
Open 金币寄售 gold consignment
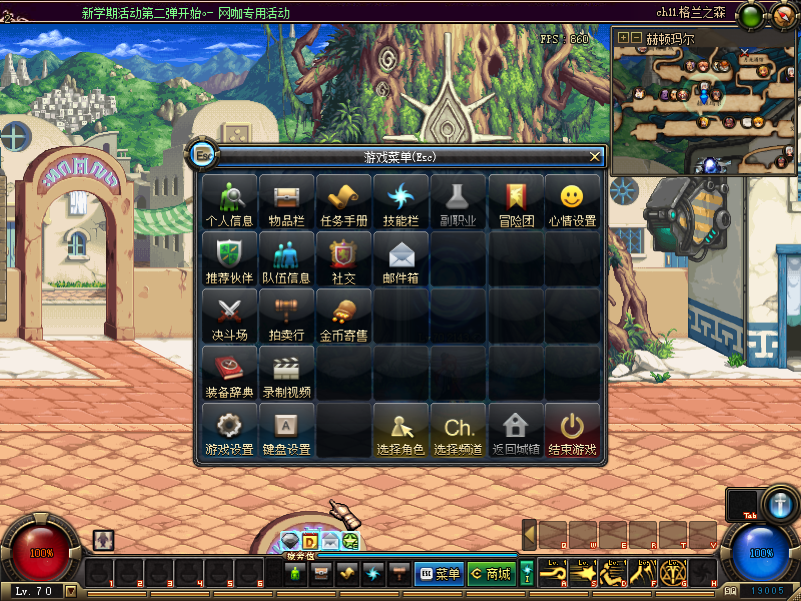point(344,317)
